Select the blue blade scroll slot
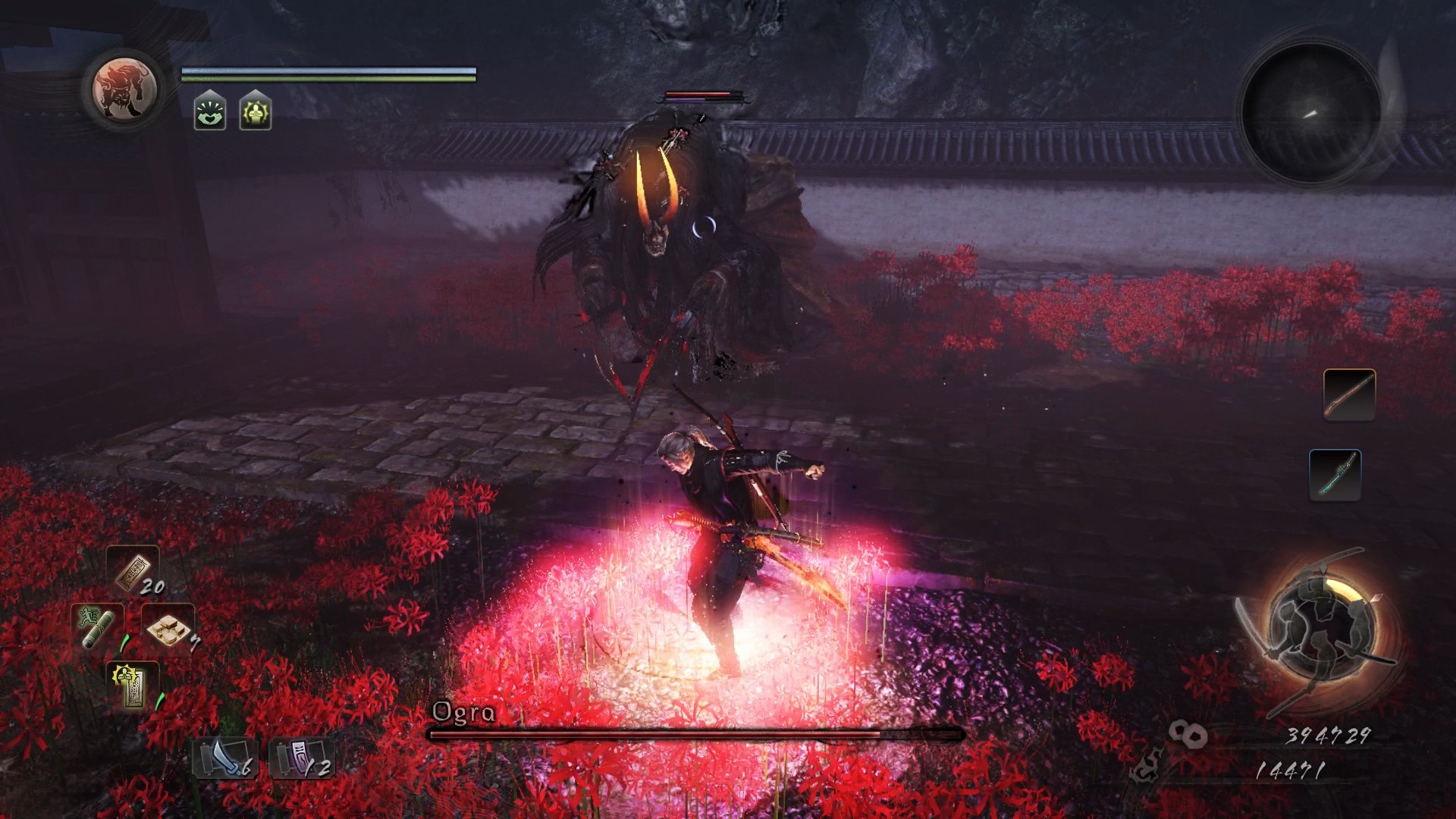1456x819 pixels. click(x=224, y=759)
